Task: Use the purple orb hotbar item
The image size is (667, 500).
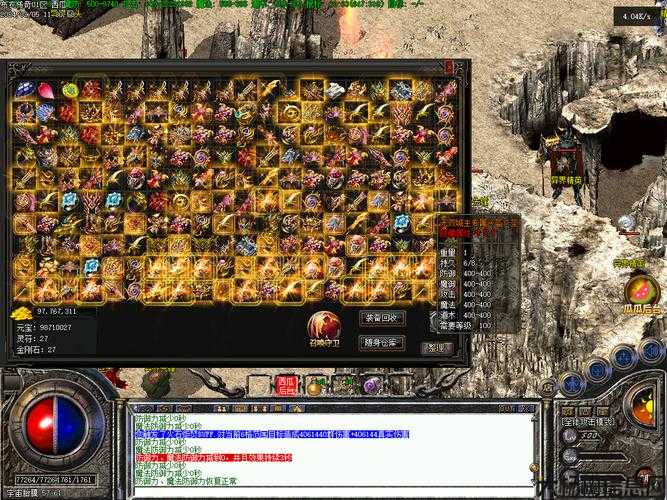Action: tap(371, 385)
